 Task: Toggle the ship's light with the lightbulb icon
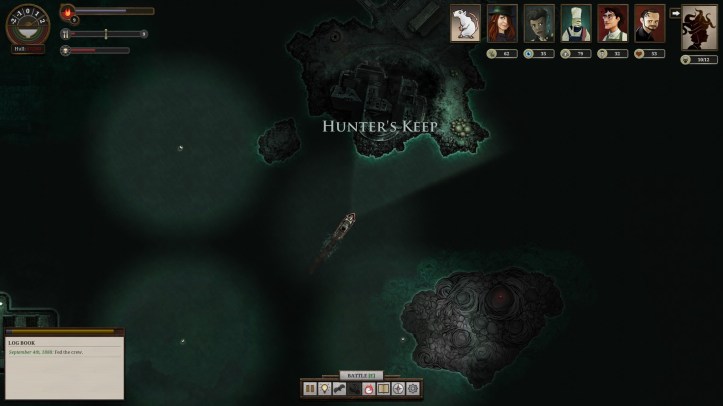[x=324, y=388]
